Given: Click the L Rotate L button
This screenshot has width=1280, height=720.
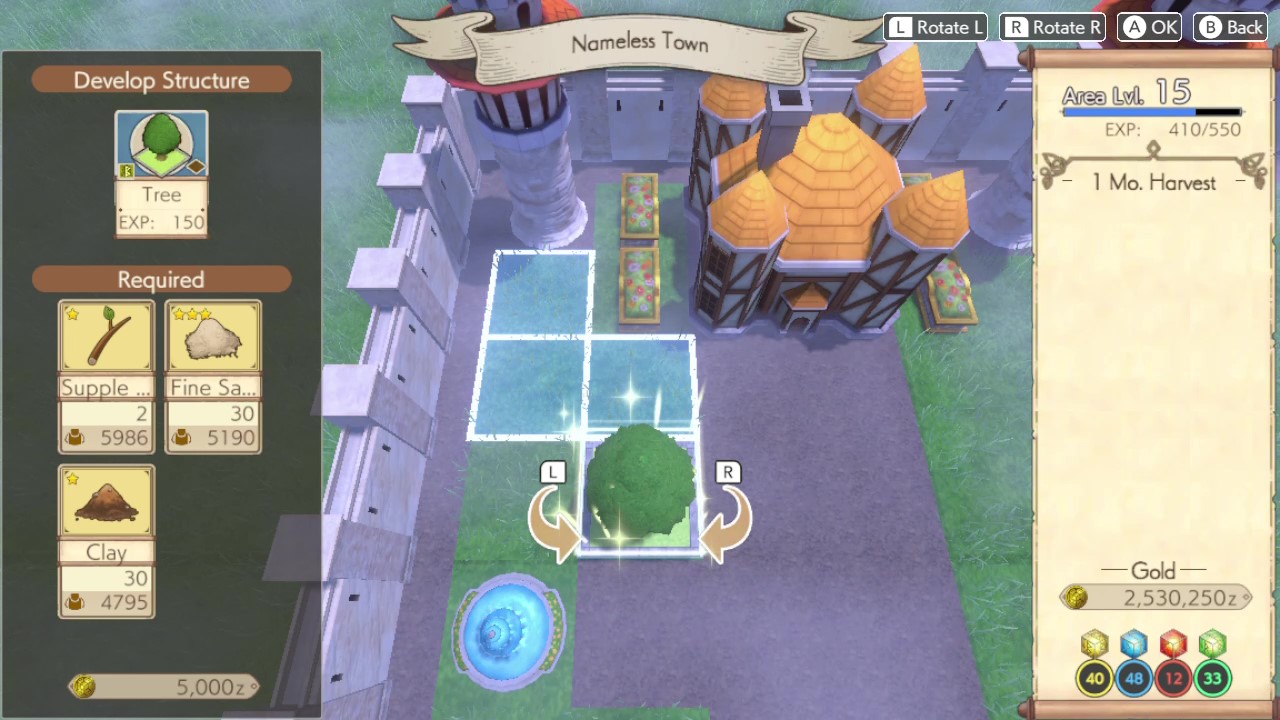Looking at the screenshot, I should click(x=935, y=27).
